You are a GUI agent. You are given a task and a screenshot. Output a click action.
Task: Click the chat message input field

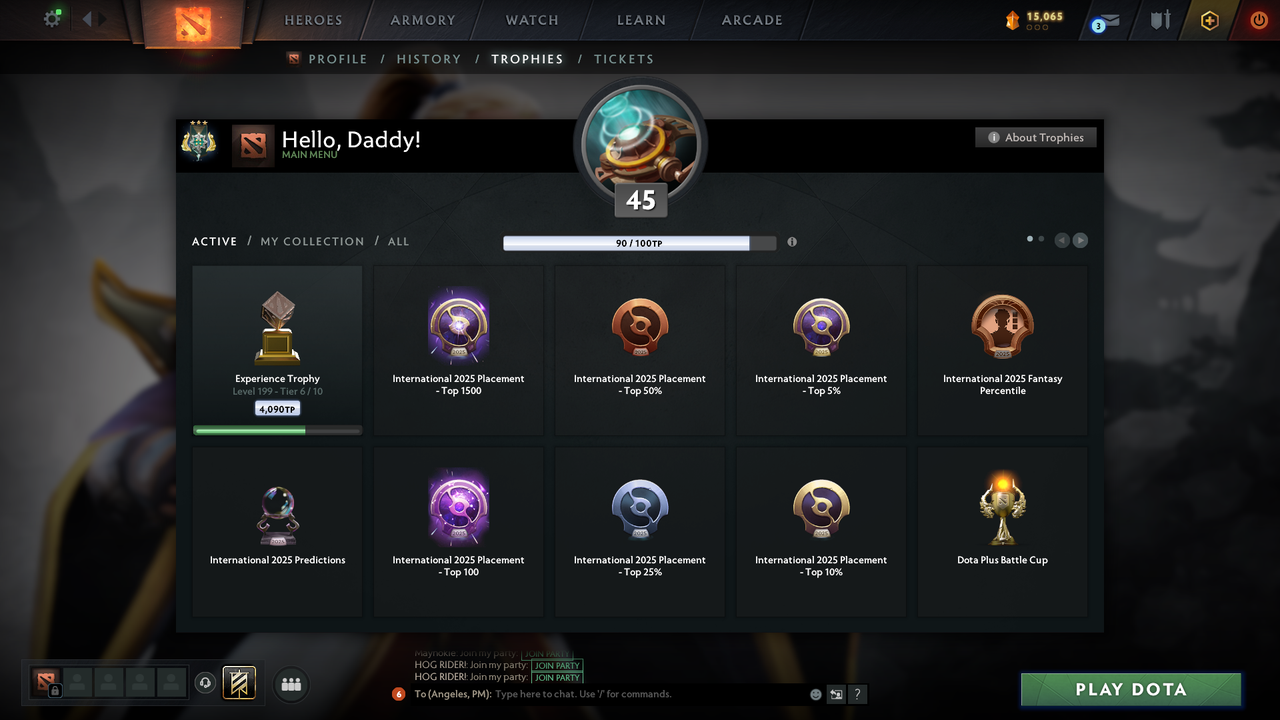[600, 693]
